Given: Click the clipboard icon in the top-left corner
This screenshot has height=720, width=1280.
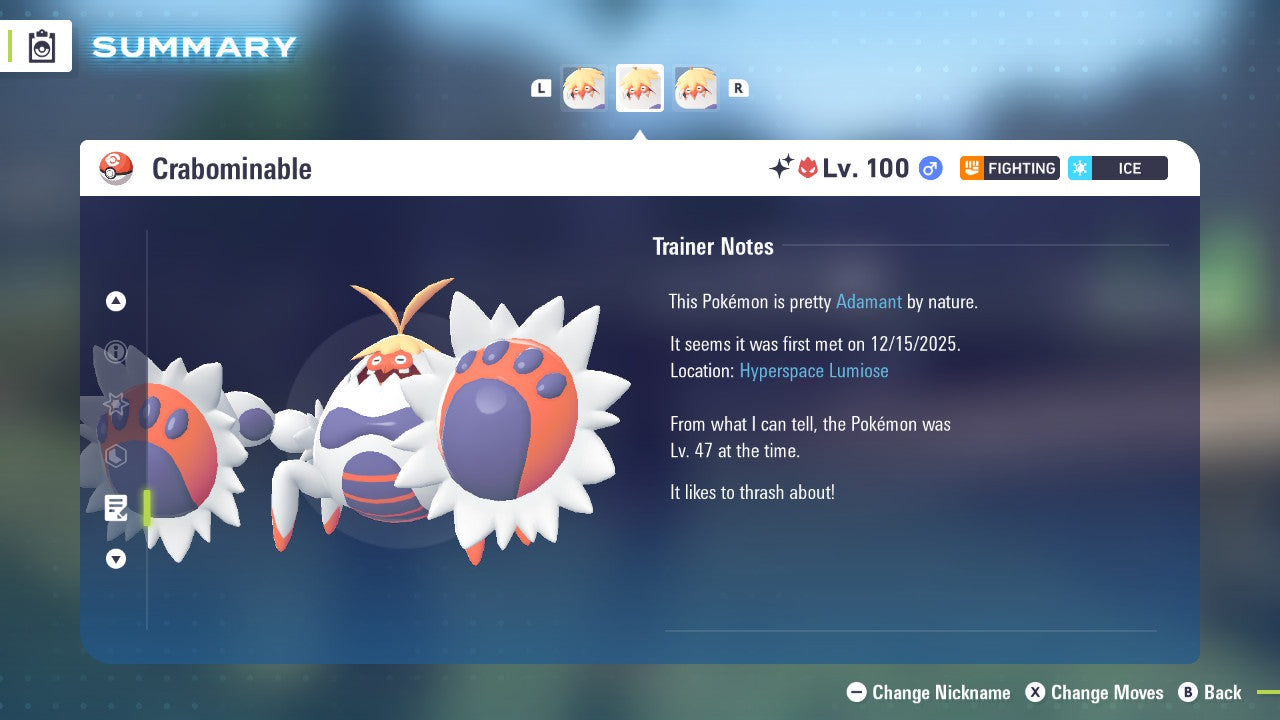Looking at the screenshot, I should [42, 45].
